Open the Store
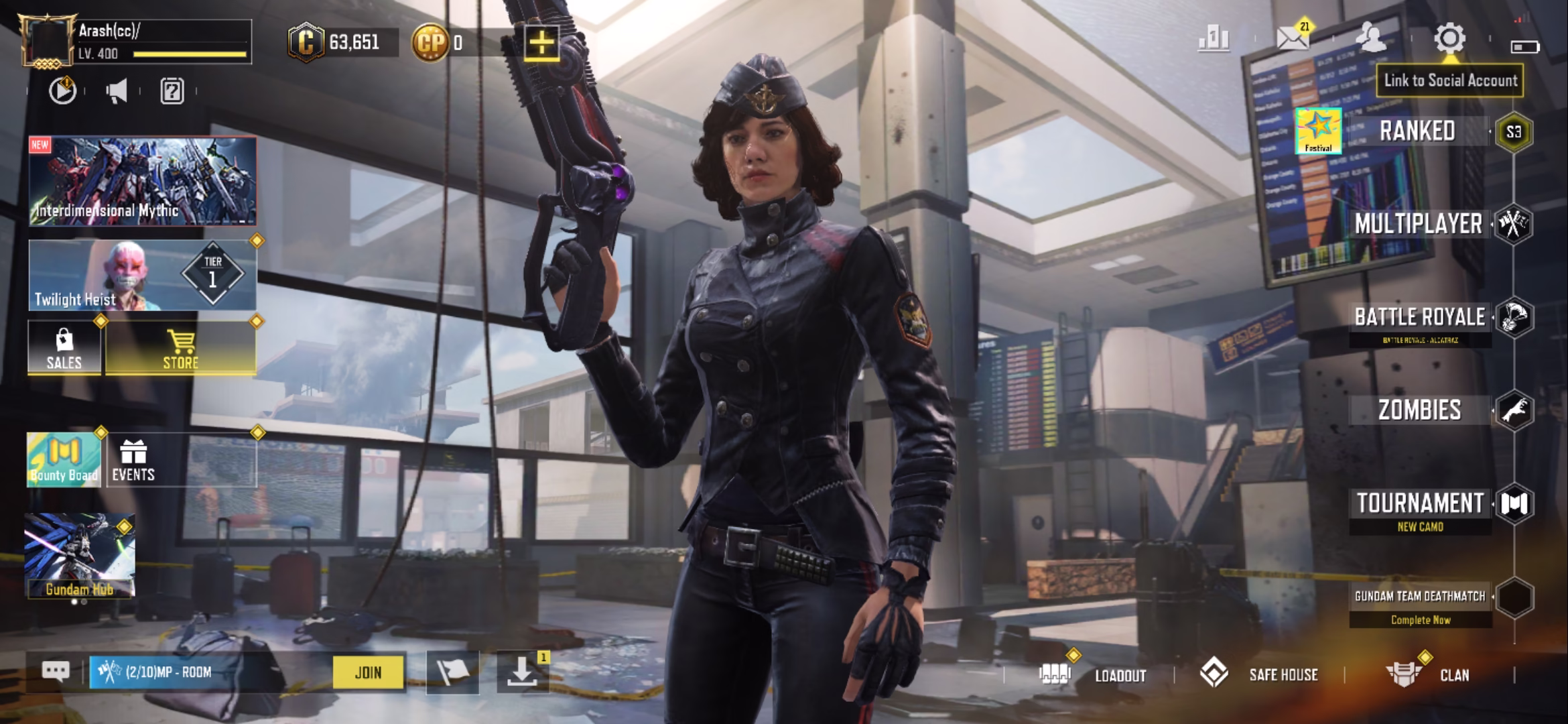The width and height of the screenshot is (1568, 724). [x=180, y=349]
